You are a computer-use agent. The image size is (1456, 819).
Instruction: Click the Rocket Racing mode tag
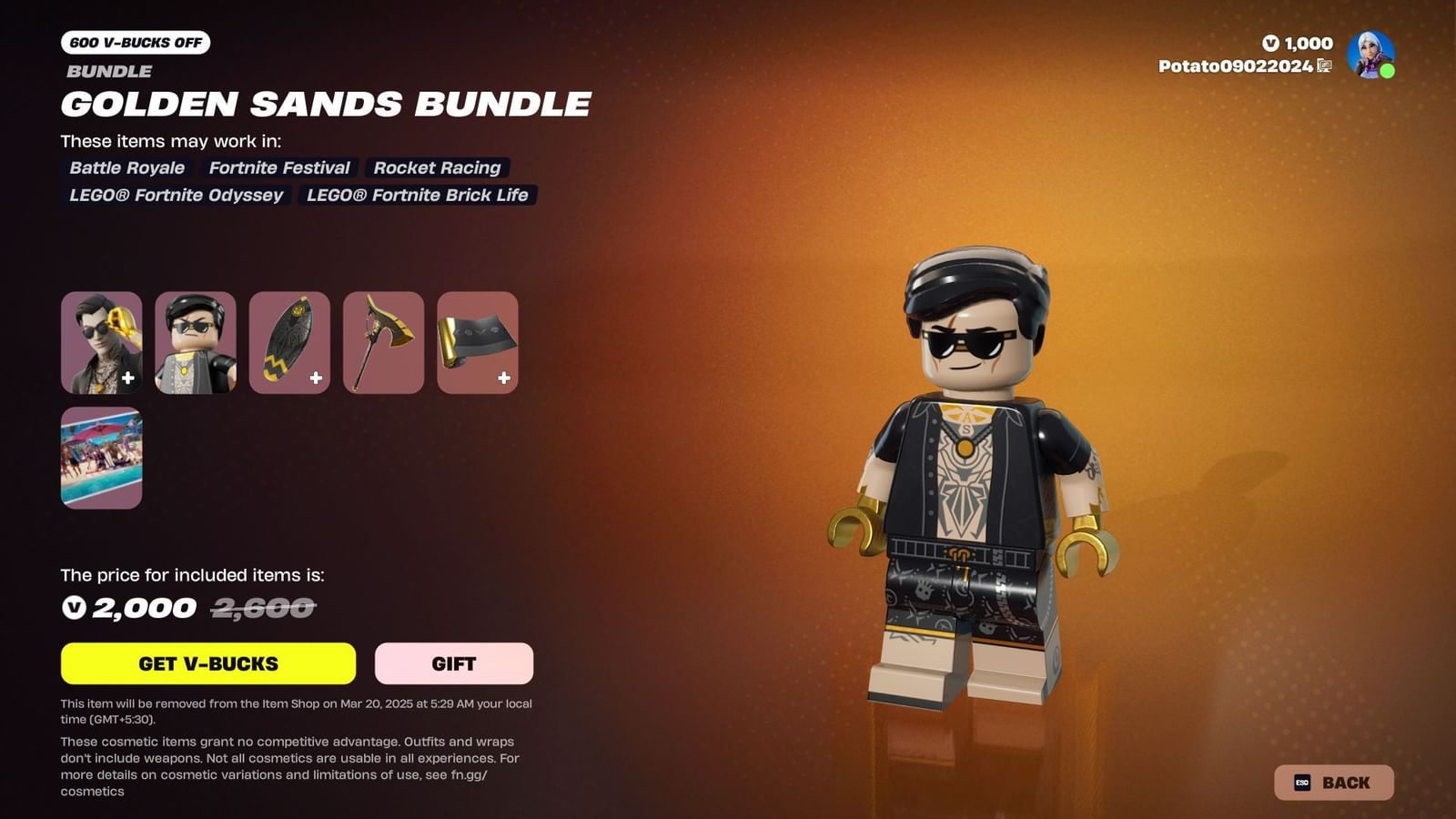438,167
